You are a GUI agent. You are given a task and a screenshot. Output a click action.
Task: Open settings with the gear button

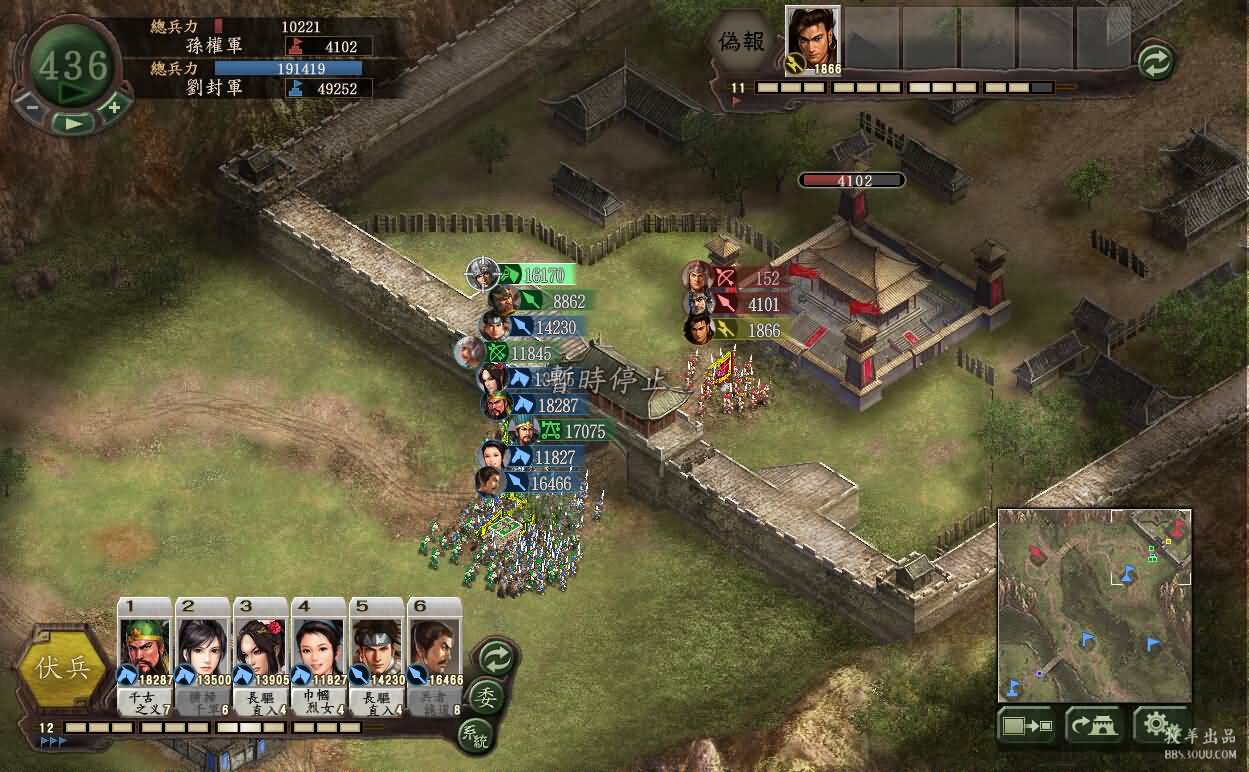[x=1157, y=724]
